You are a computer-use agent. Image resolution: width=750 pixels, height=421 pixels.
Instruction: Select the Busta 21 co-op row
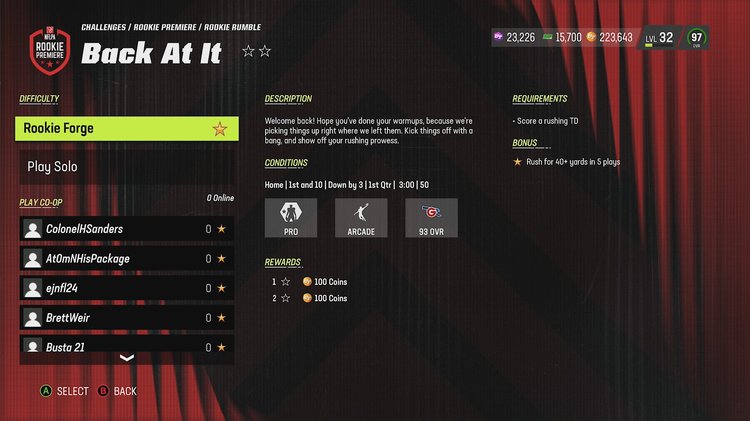(x=126, y=346)
